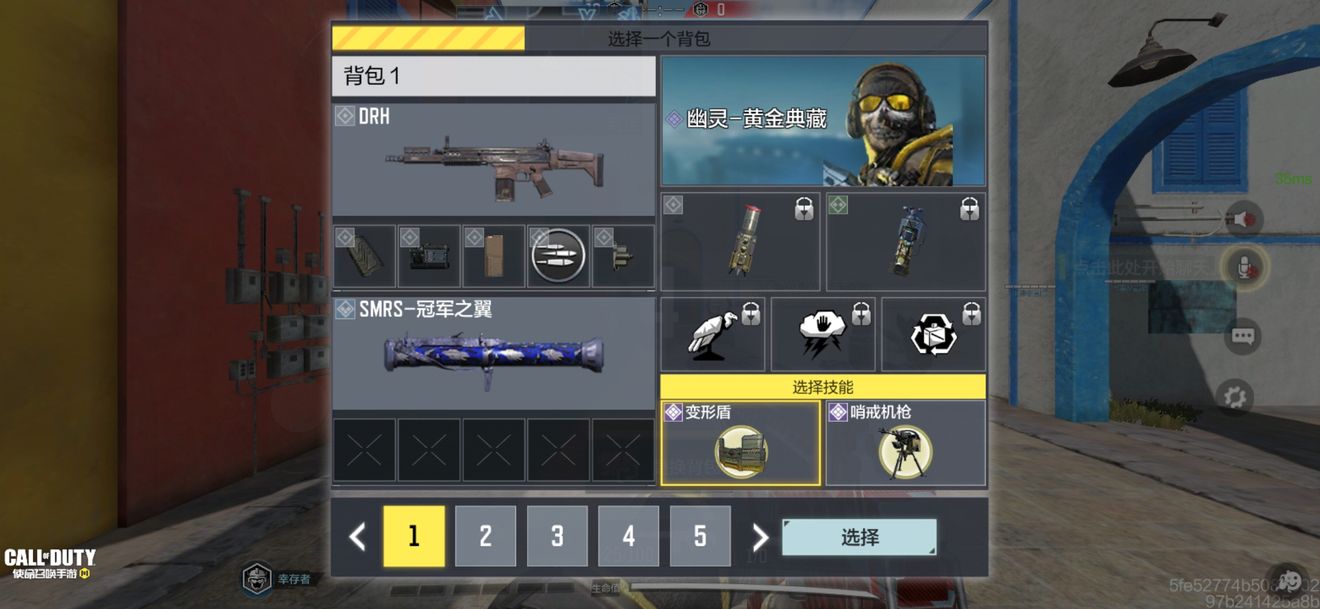Click the storm cloud hand perk icon
1320x609 pixels.
pyautogui.click(x=823, y=334)
